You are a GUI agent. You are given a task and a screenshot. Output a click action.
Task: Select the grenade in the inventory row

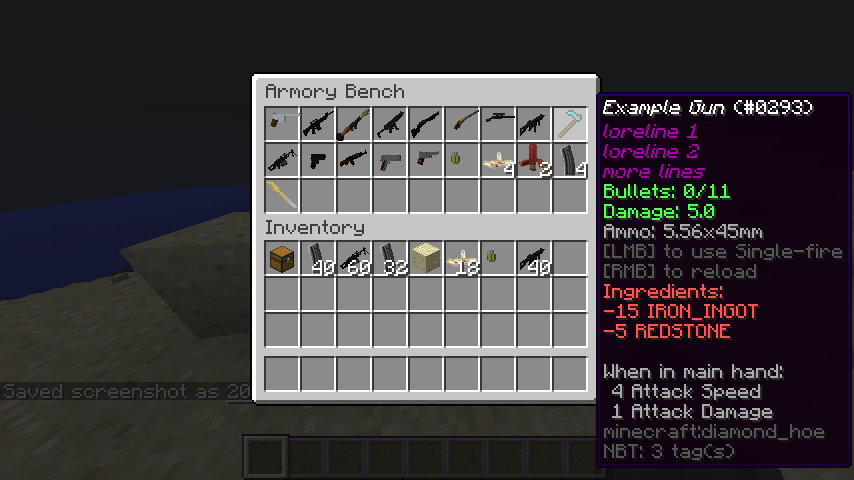click(498, 258)
